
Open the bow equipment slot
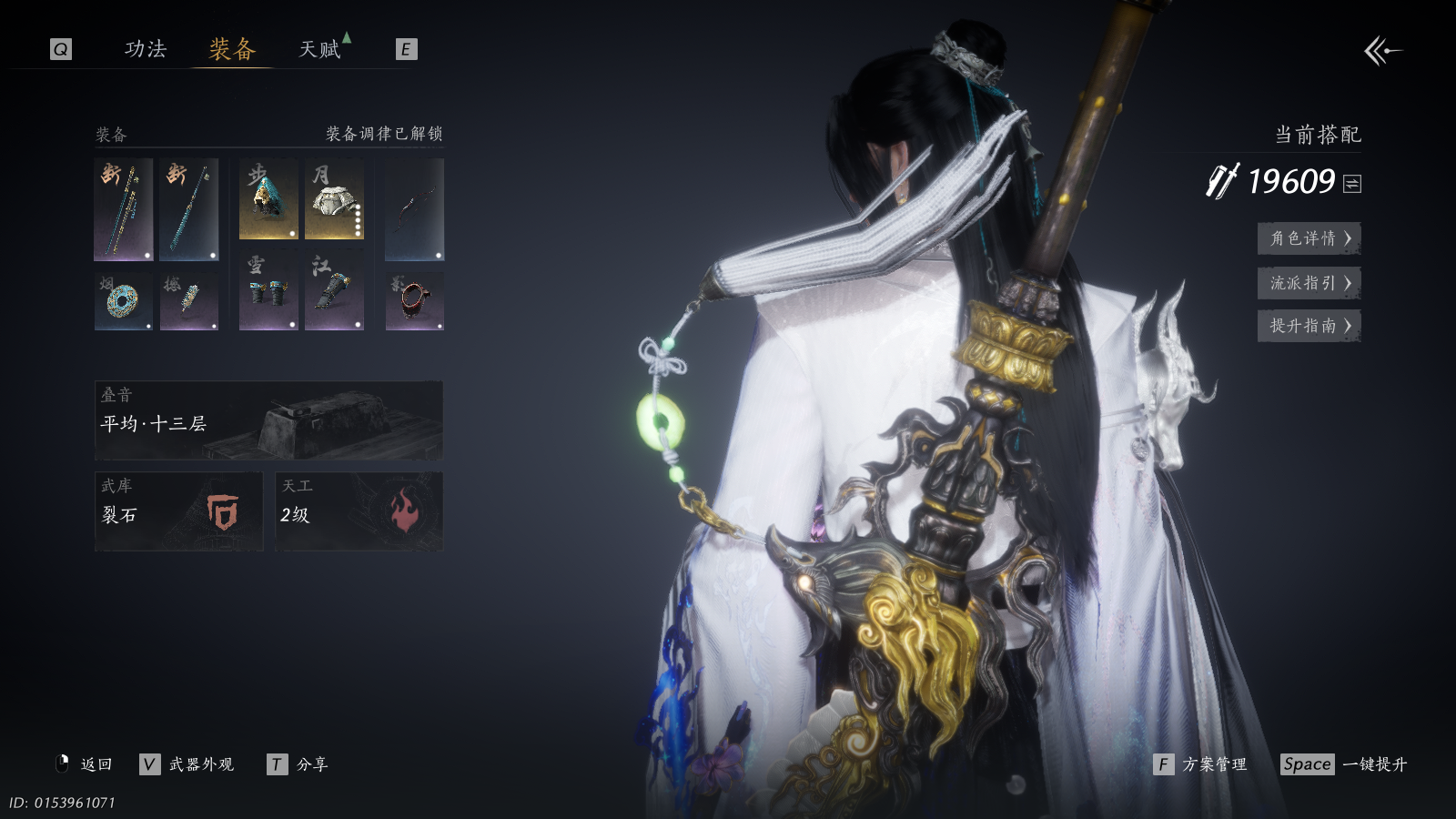(414, 209)
